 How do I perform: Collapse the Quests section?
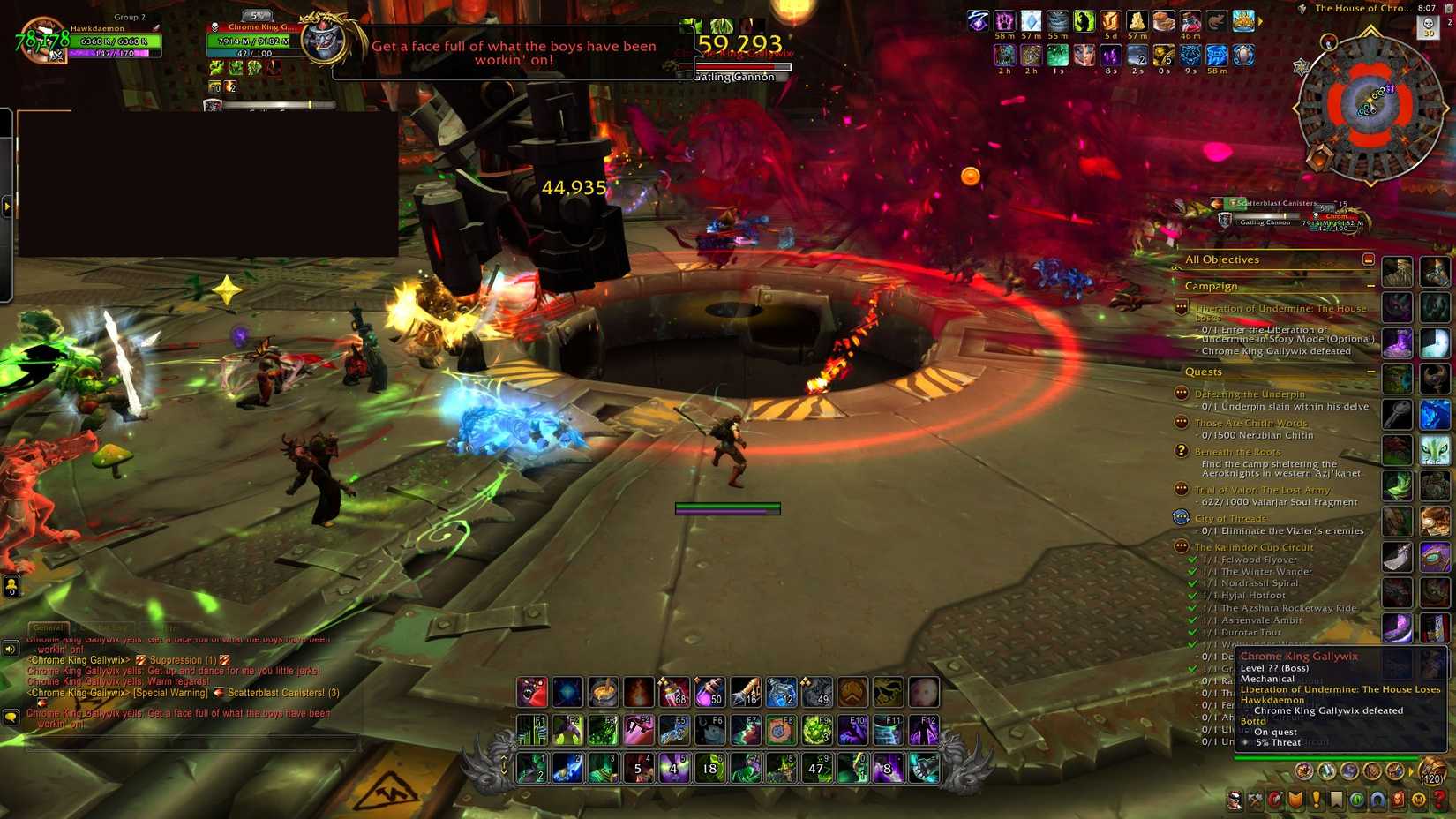pos(1370,372)
